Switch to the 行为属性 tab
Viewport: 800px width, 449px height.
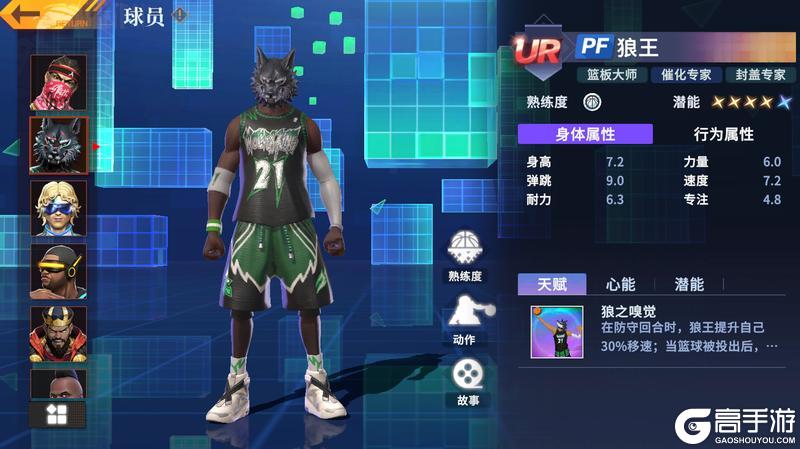[723, 134]
